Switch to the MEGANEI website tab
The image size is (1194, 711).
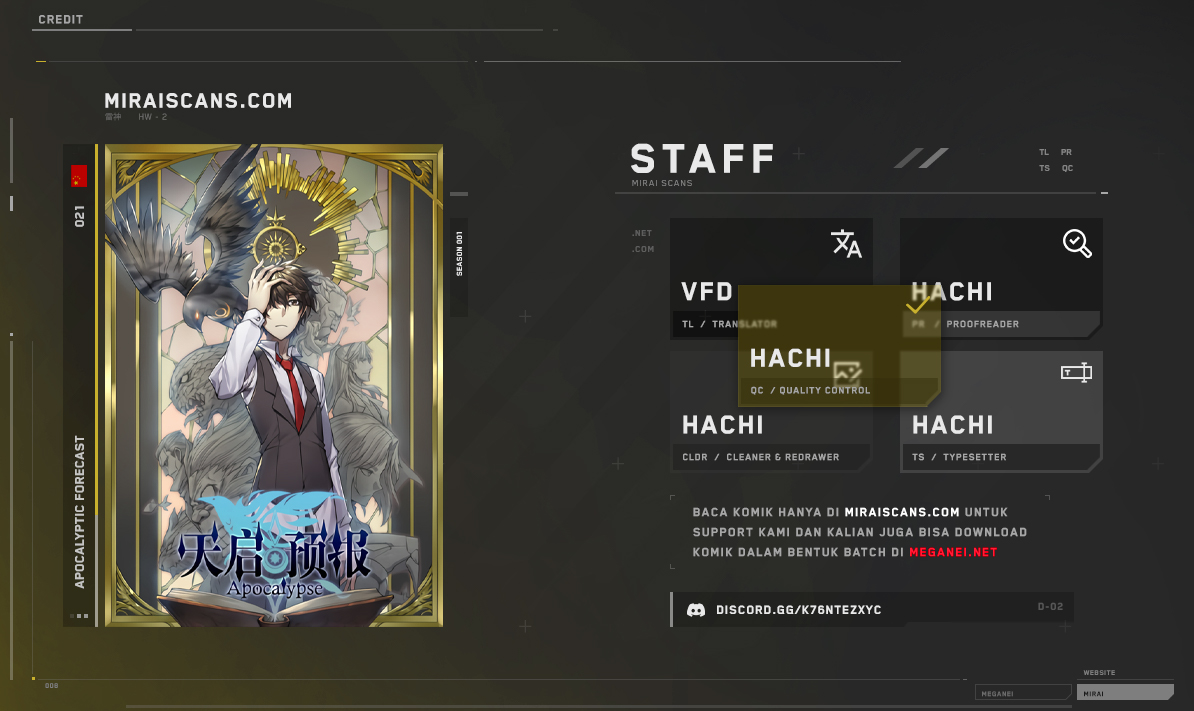tap(1022, 692)
